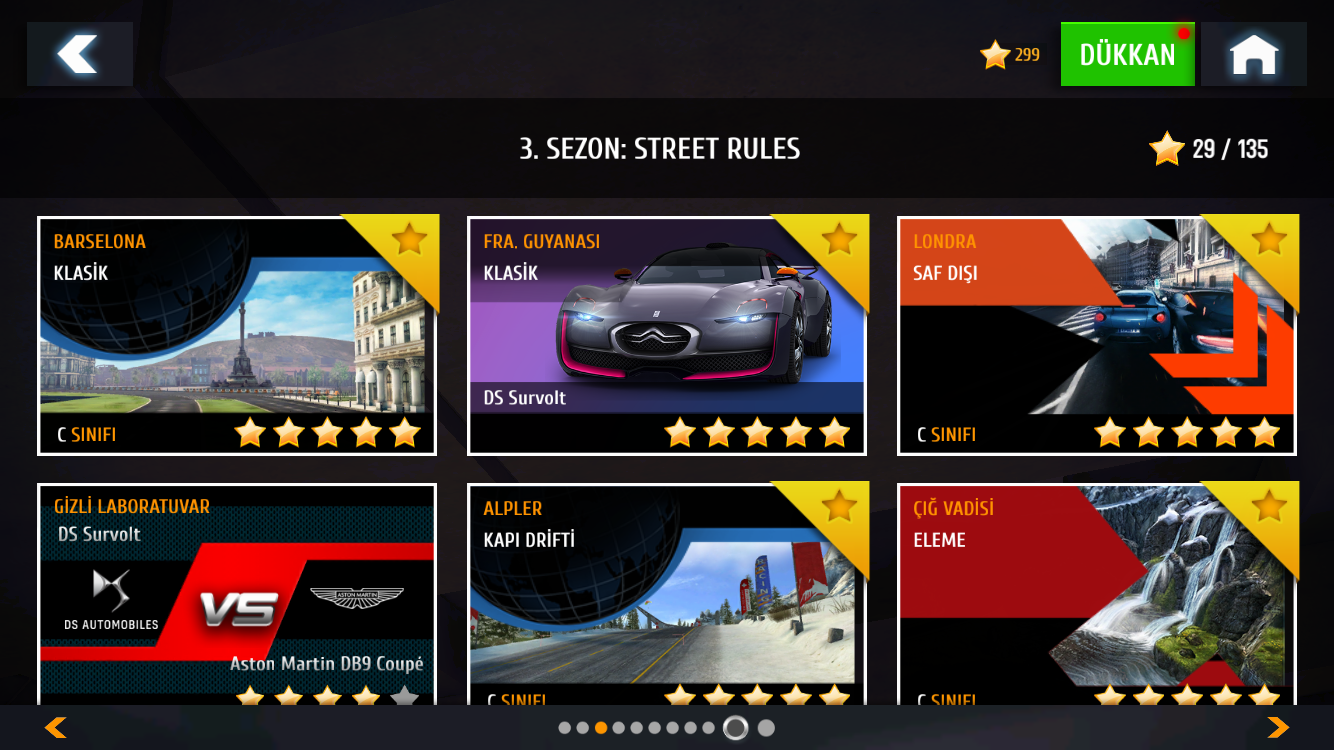
Task: Choose the Çığ Vadisi Eleme race
Action: pos(1097,596)
